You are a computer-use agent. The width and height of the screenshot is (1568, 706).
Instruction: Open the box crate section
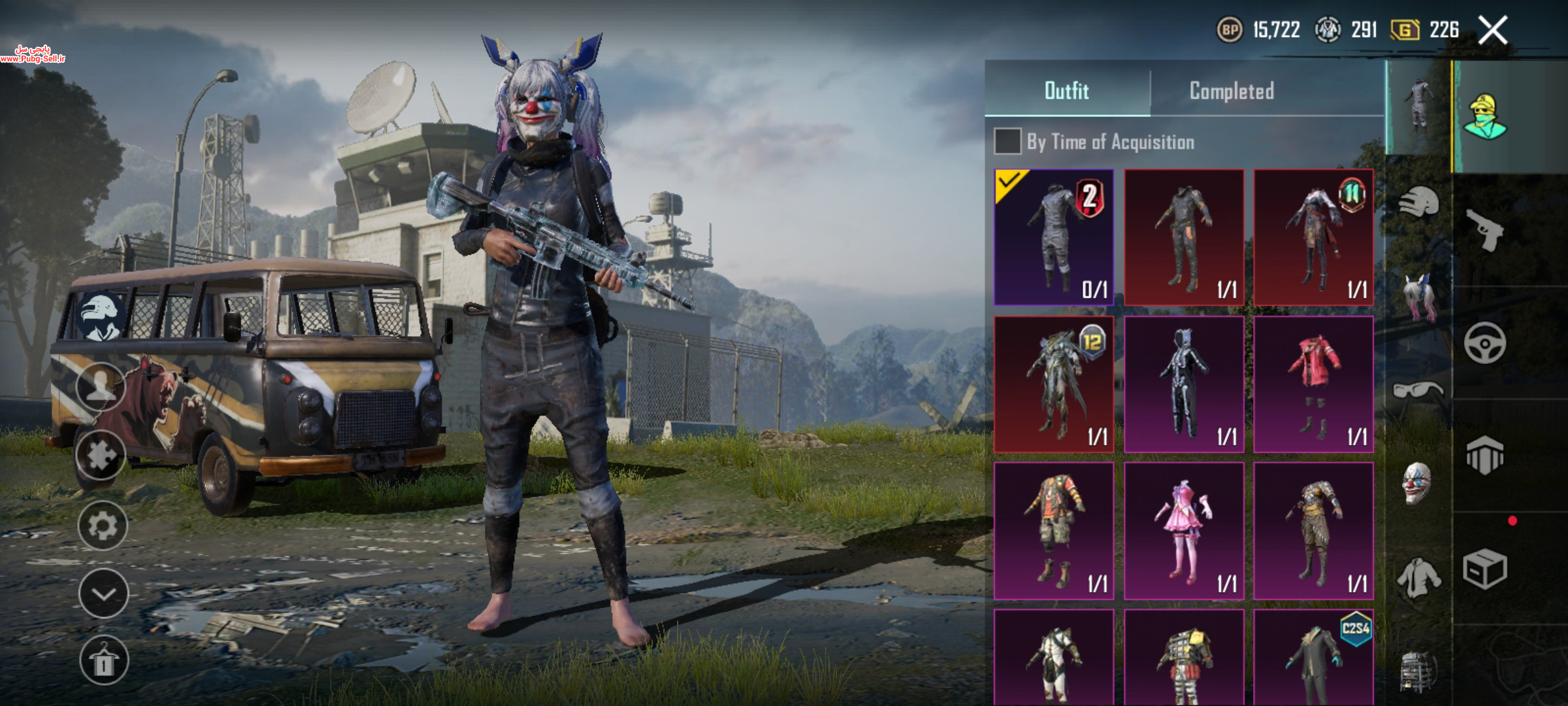click(1484, 569)
